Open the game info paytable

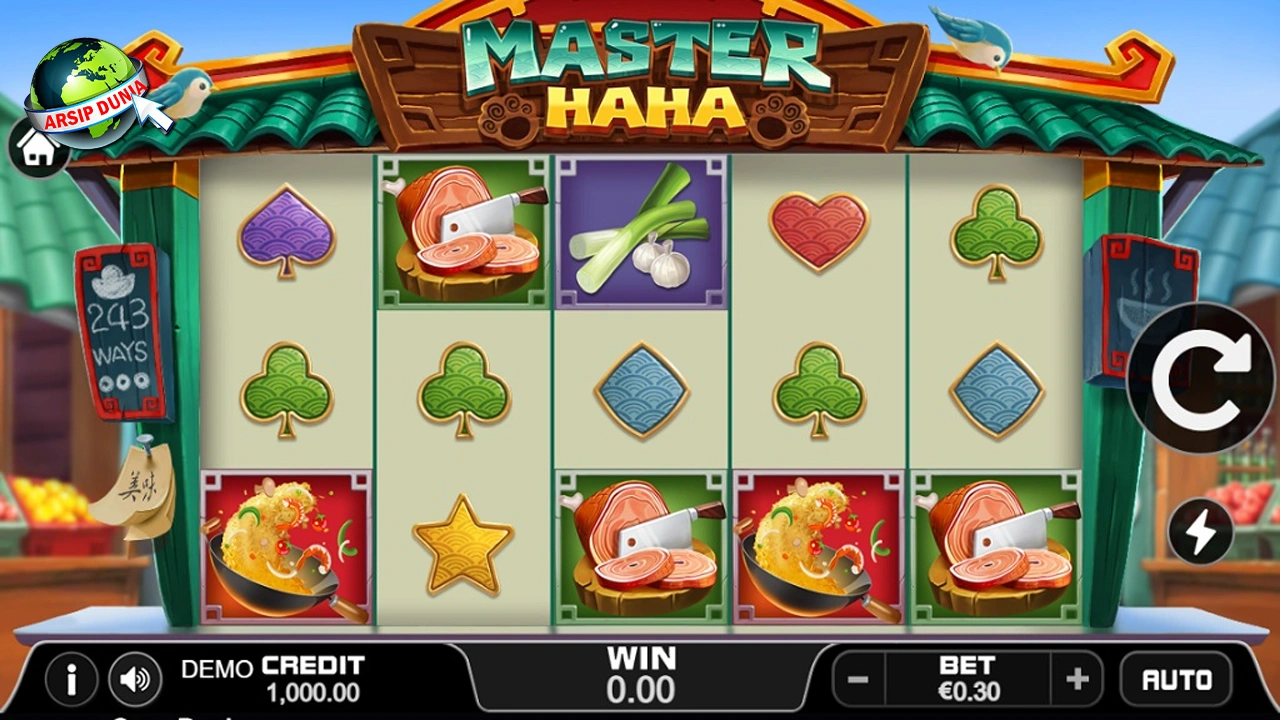[x=71, y=680]
